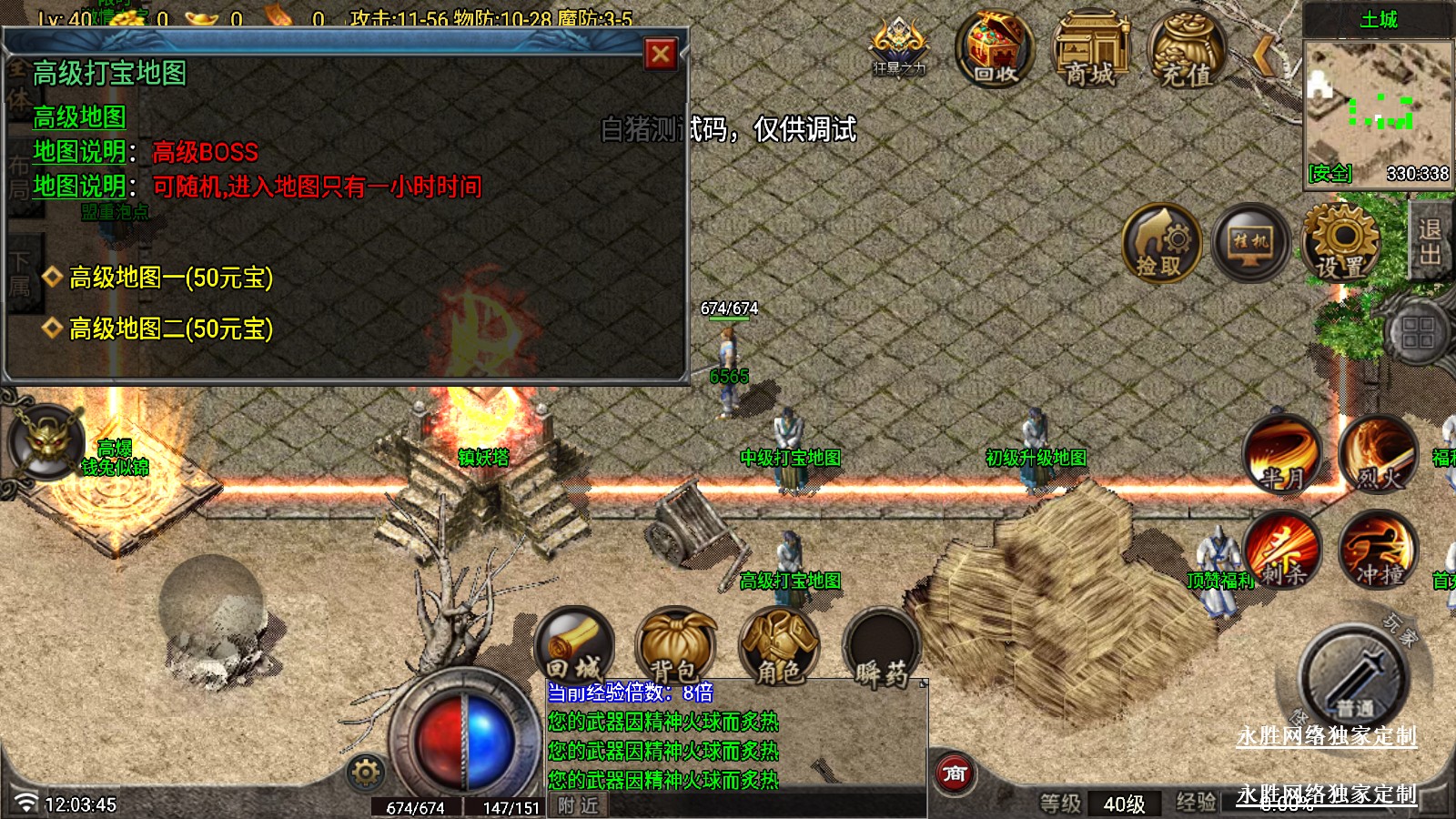Activate the 捡取 pickup button
1456x819 pixels.
(x=1160, y=243)
